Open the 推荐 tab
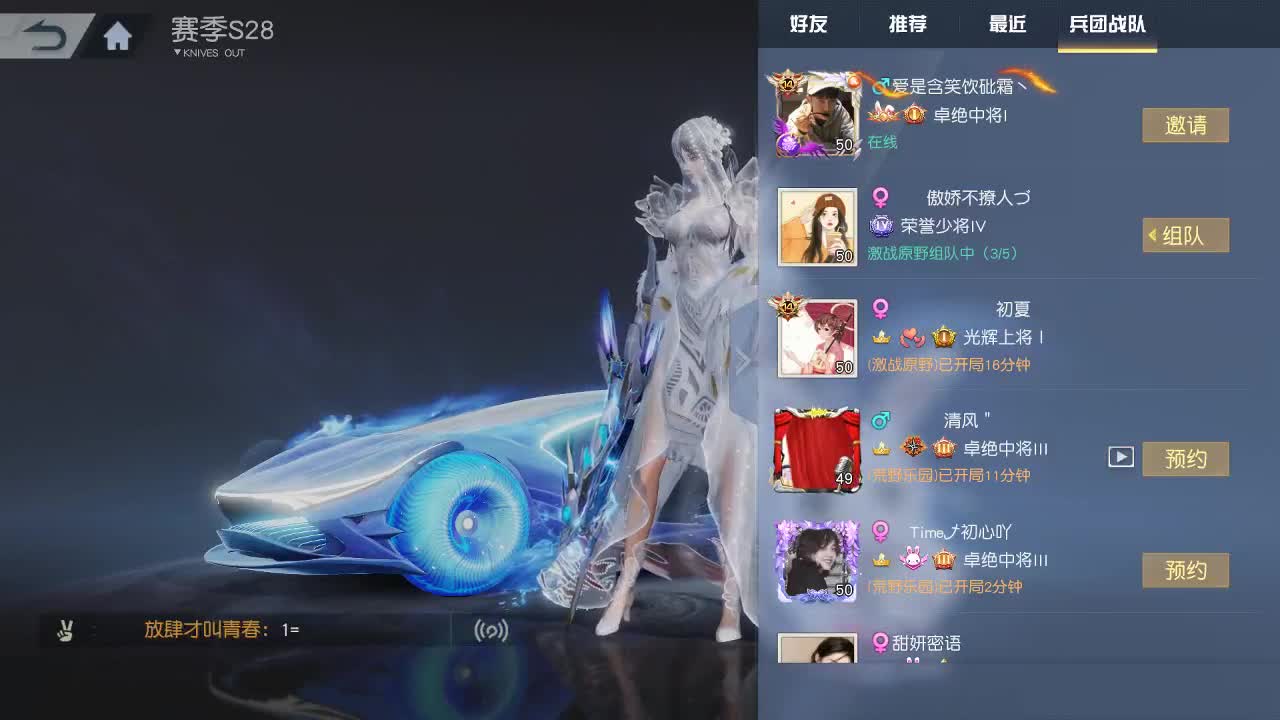The height and width of the screenshot is (720, 1280). pyautogui.click(x=906, y=25)
